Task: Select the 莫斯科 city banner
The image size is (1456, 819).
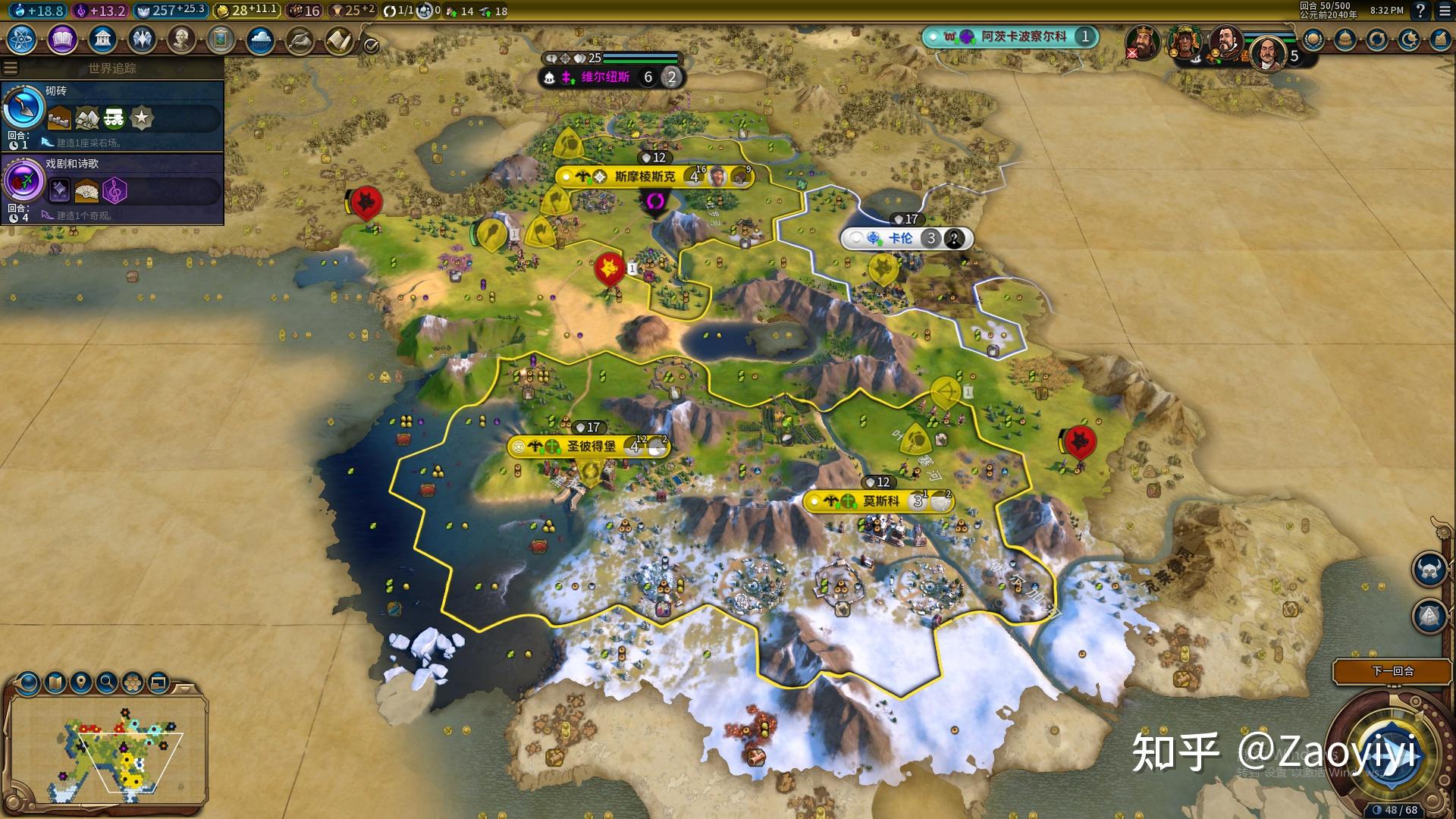Action: pyautogui.click(x=880, y=501)
